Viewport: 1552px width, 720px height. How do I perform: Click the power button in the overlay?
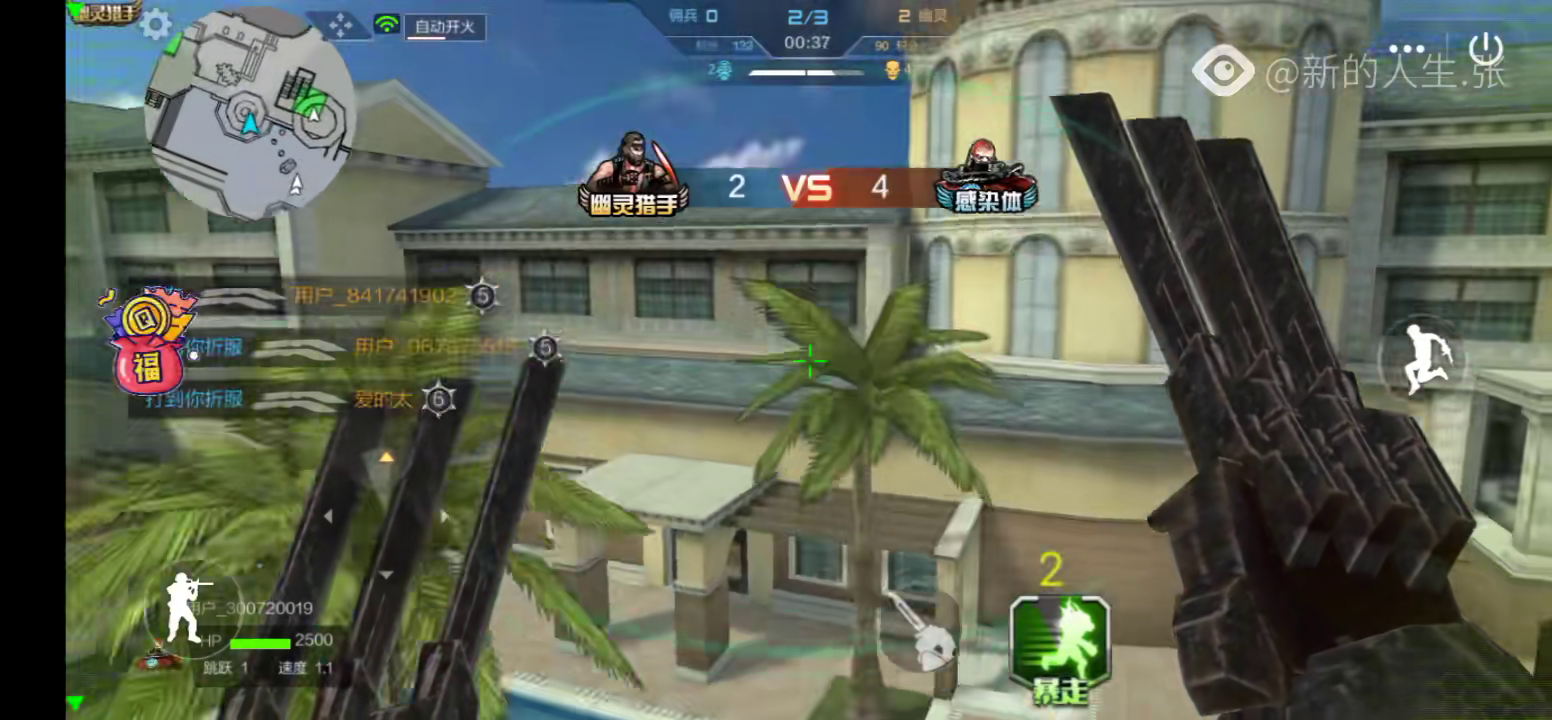[1487, 47]
